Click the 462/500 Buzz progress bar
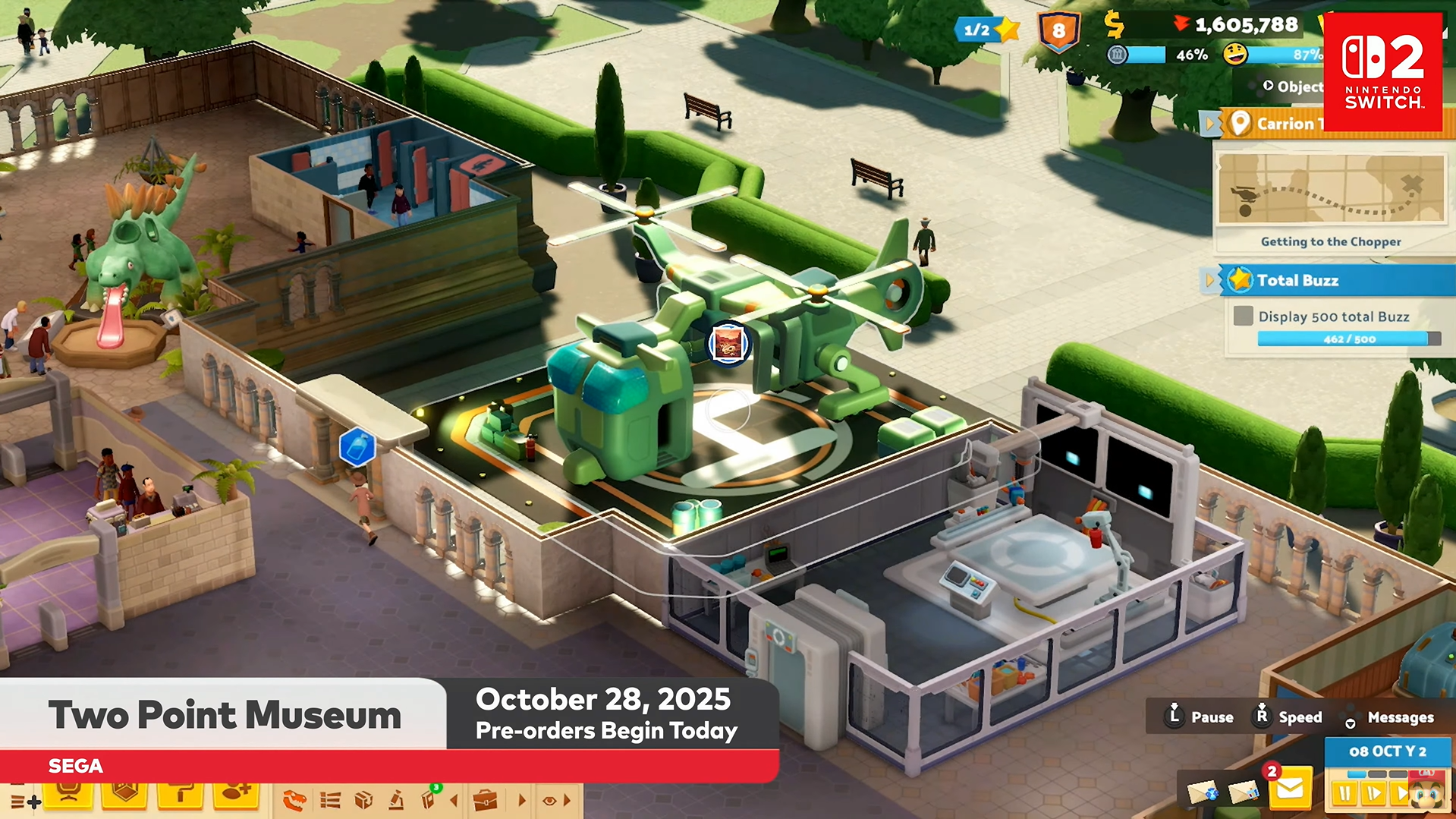The image size is (1456, 819). click(x=1351, y=339)
